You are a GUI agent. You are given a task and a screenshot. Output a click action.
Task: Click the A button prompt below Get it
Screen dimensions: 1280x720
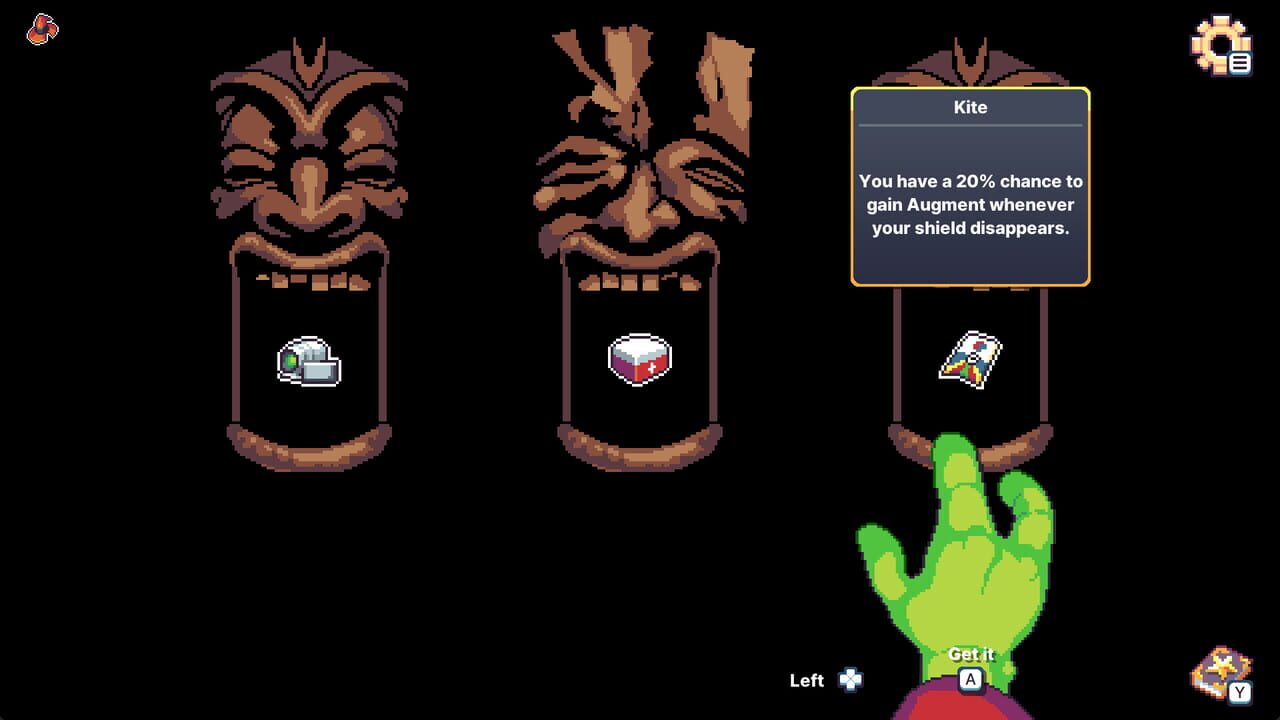point(969,679)
